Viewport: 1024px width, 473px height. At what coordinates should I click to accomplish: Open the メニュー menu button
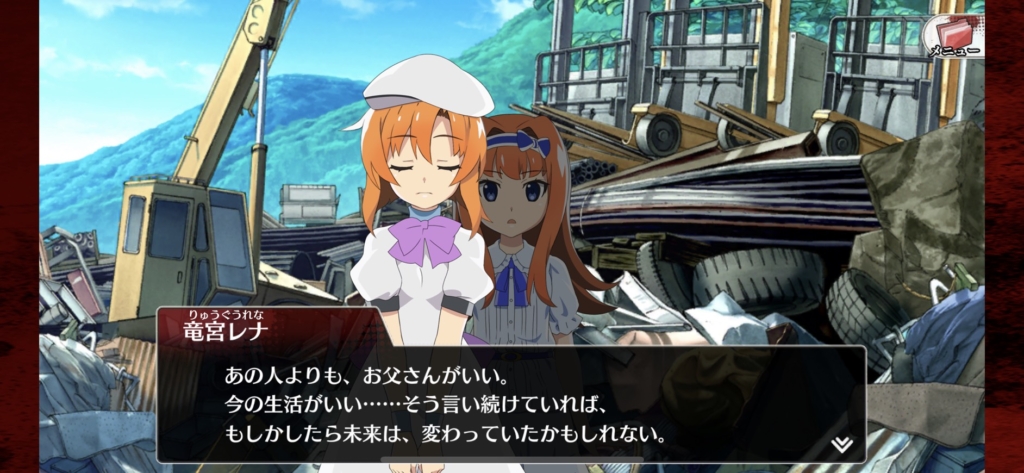951,35
